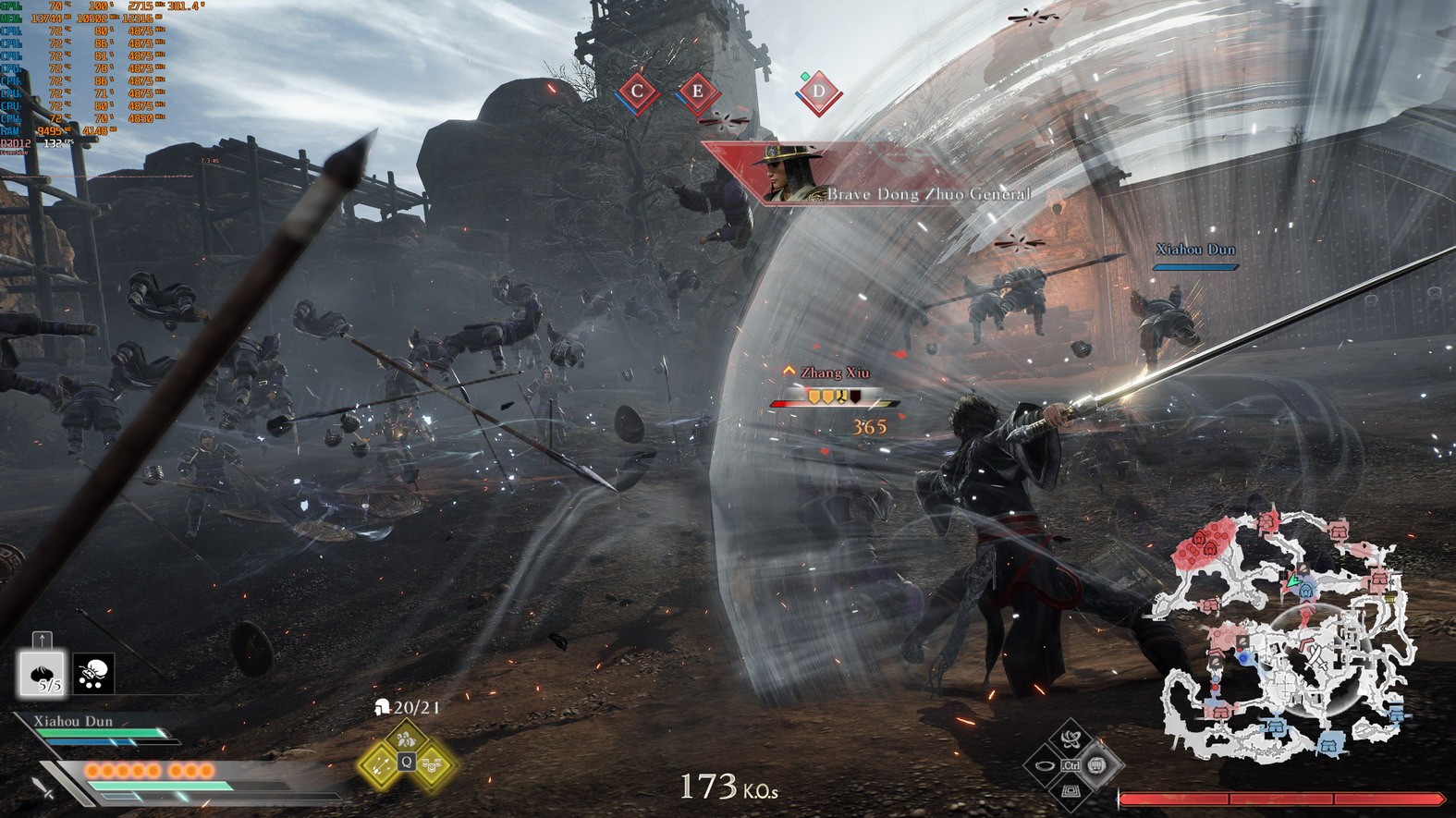Viewport: 1456px width, 818px height.
Task: Select the bottom trapezoid battle art diamond
Action: coord(1071,791)
